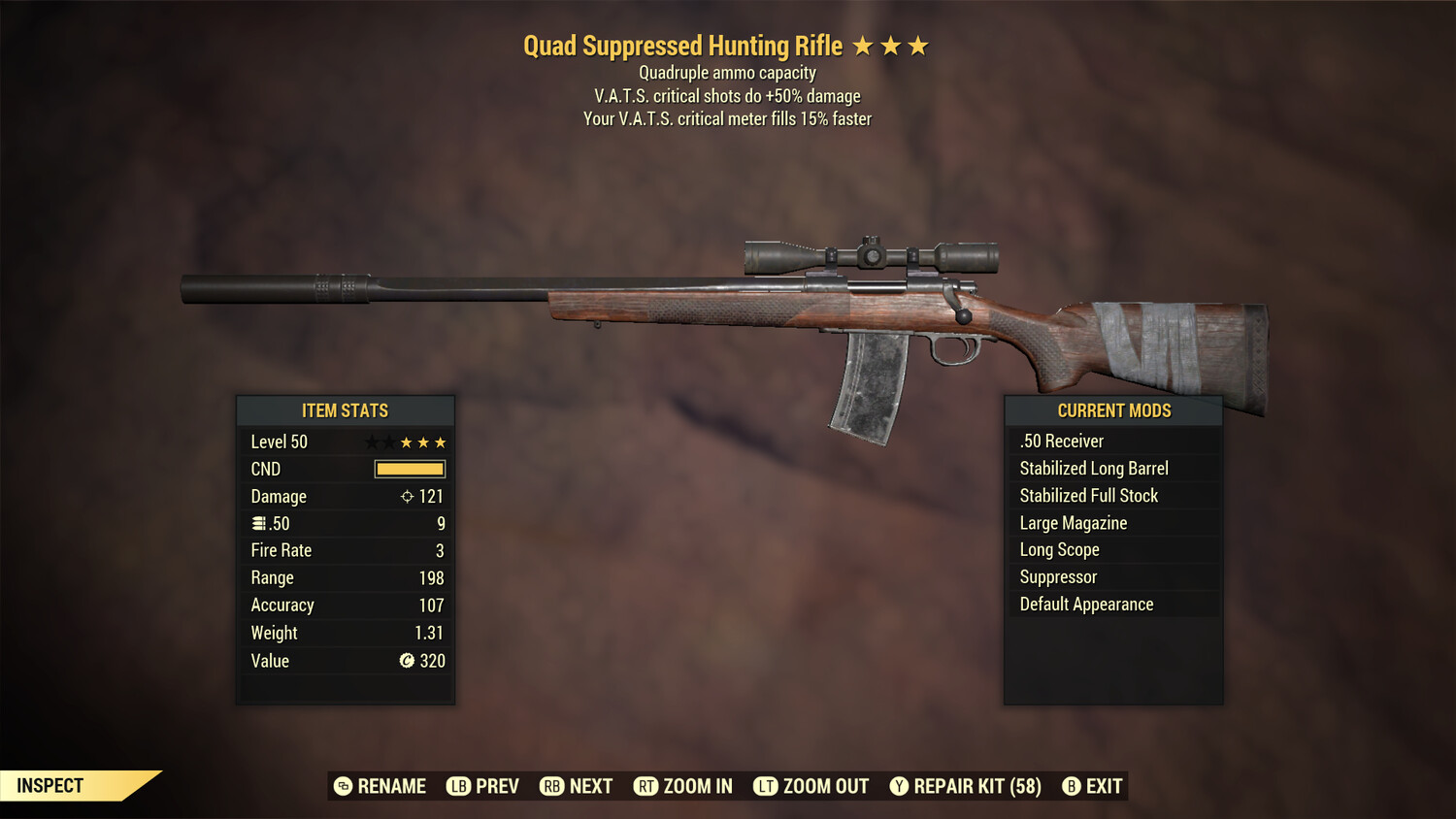1456x819 pixels.
Task: Click the Y button glyph for Repair Kit
Action: click(898, 786)
